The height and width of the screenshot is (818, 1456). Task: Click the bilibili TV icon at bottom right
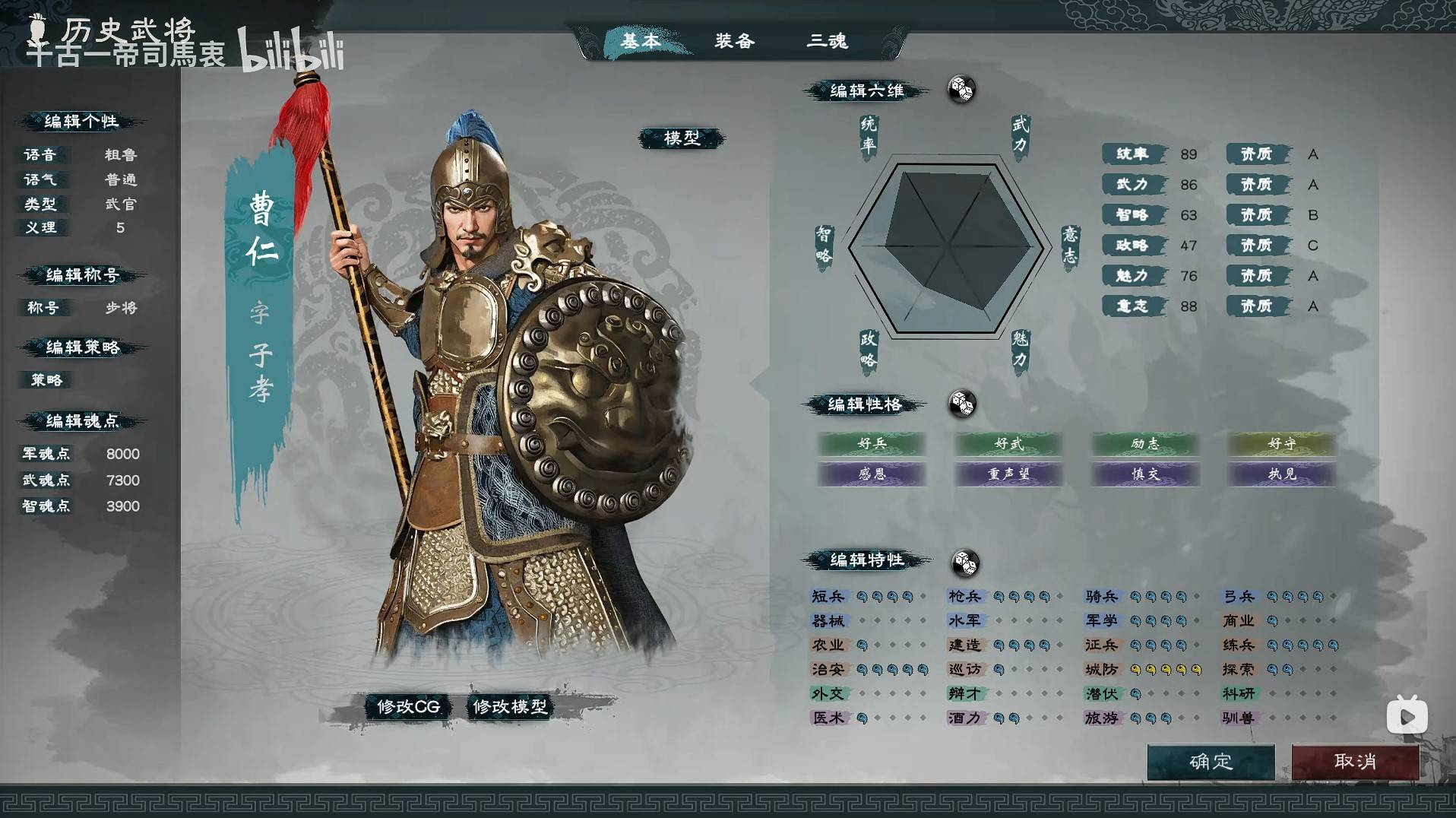tap(1407, 715)
